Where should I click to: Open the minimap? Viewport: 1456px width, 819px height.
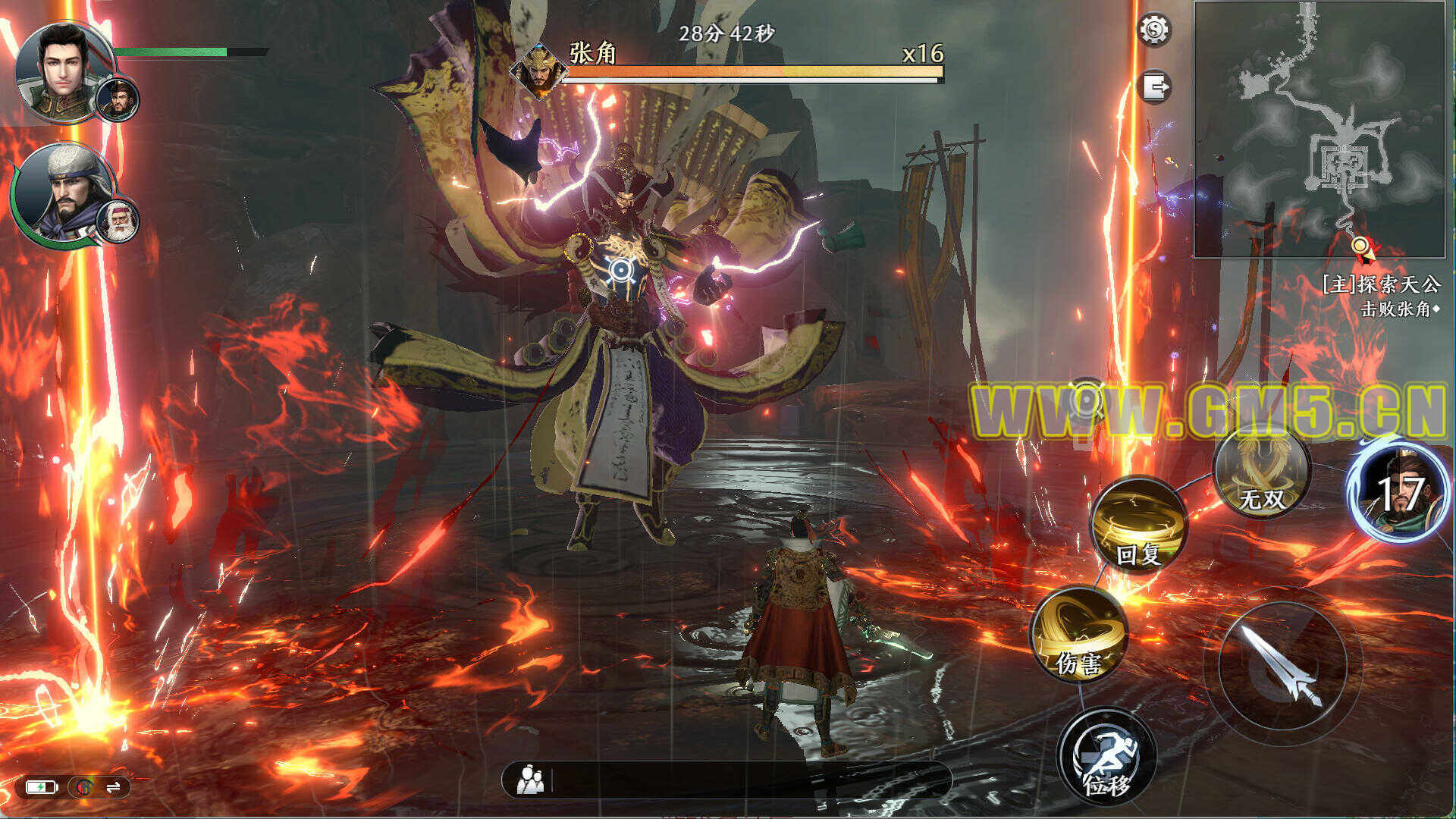point(1319,130)
